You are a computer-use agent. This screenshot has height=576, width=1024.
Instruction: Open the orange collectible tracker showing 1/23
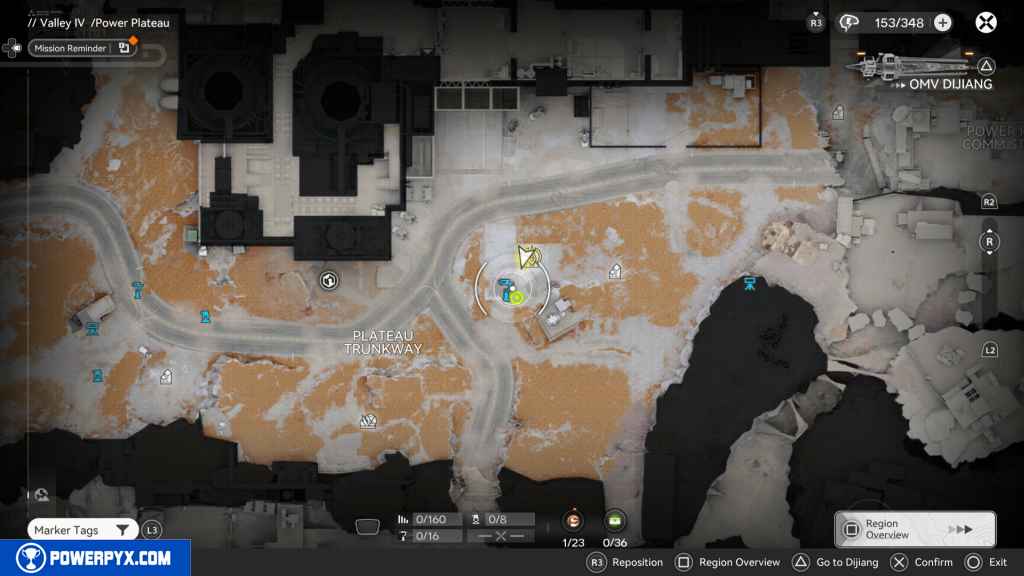[x=574, y=520]
